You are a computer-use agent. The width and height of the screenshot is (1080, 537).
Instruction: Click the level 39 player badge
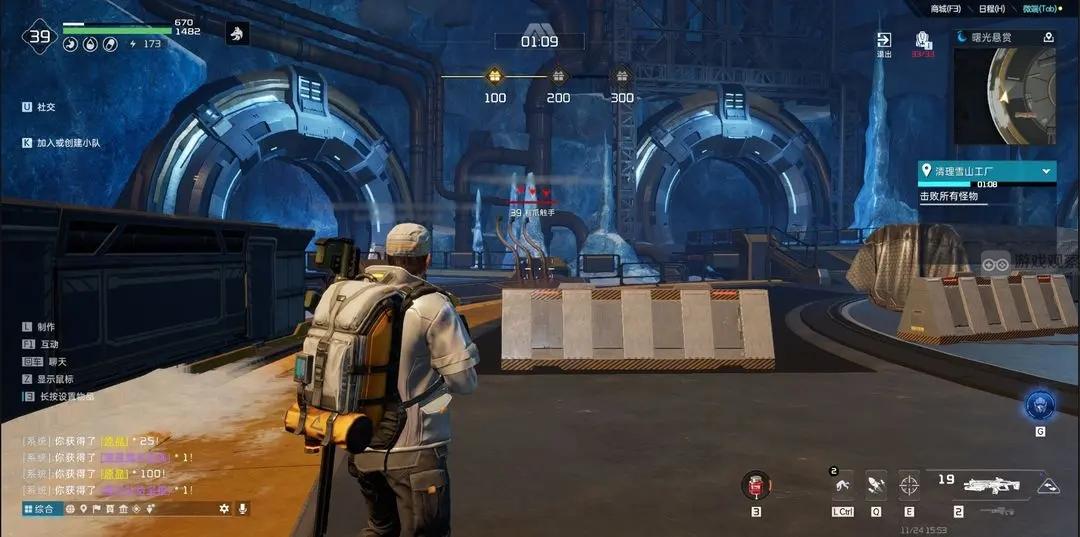39,38
